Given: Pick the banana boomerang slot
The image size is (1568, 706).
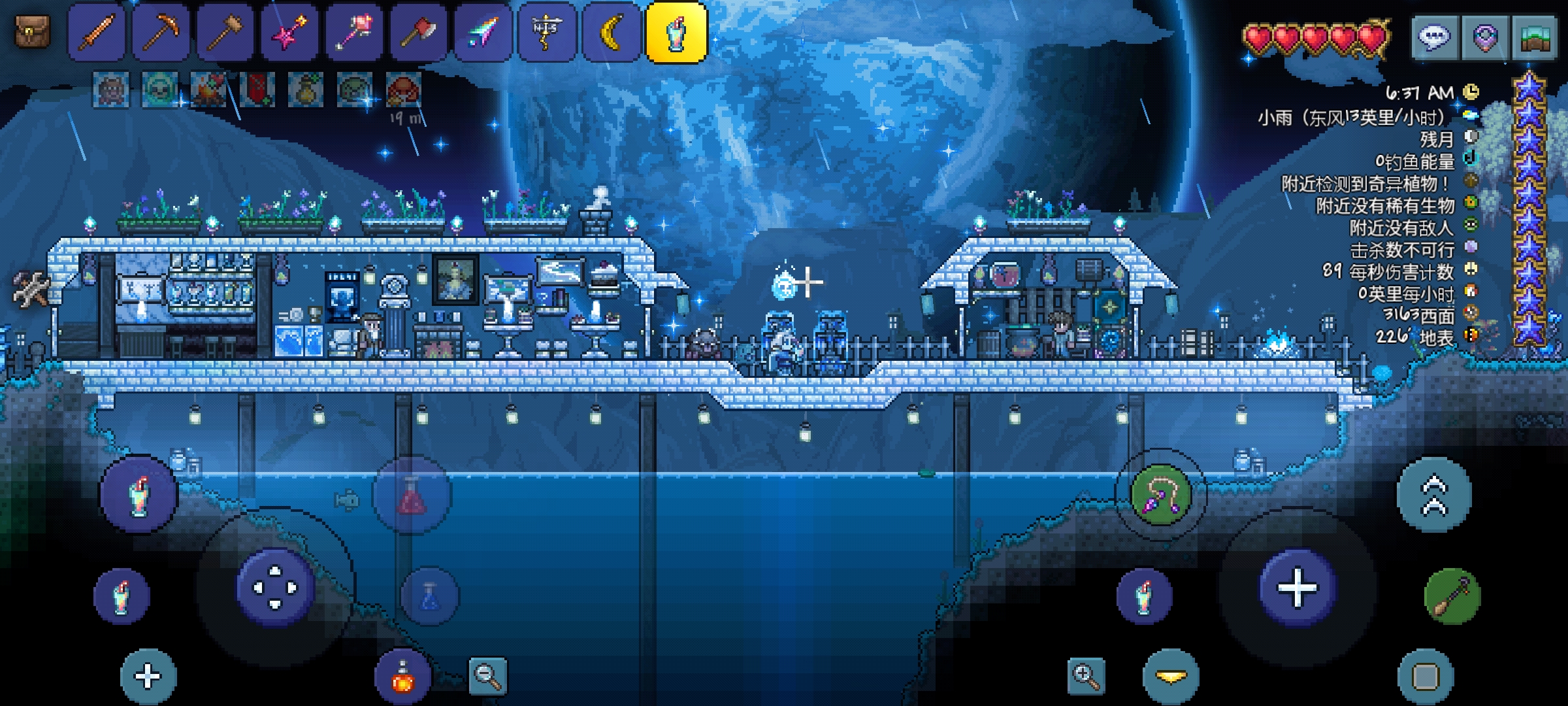Looking at the screenshot, I should click(612, 31).
